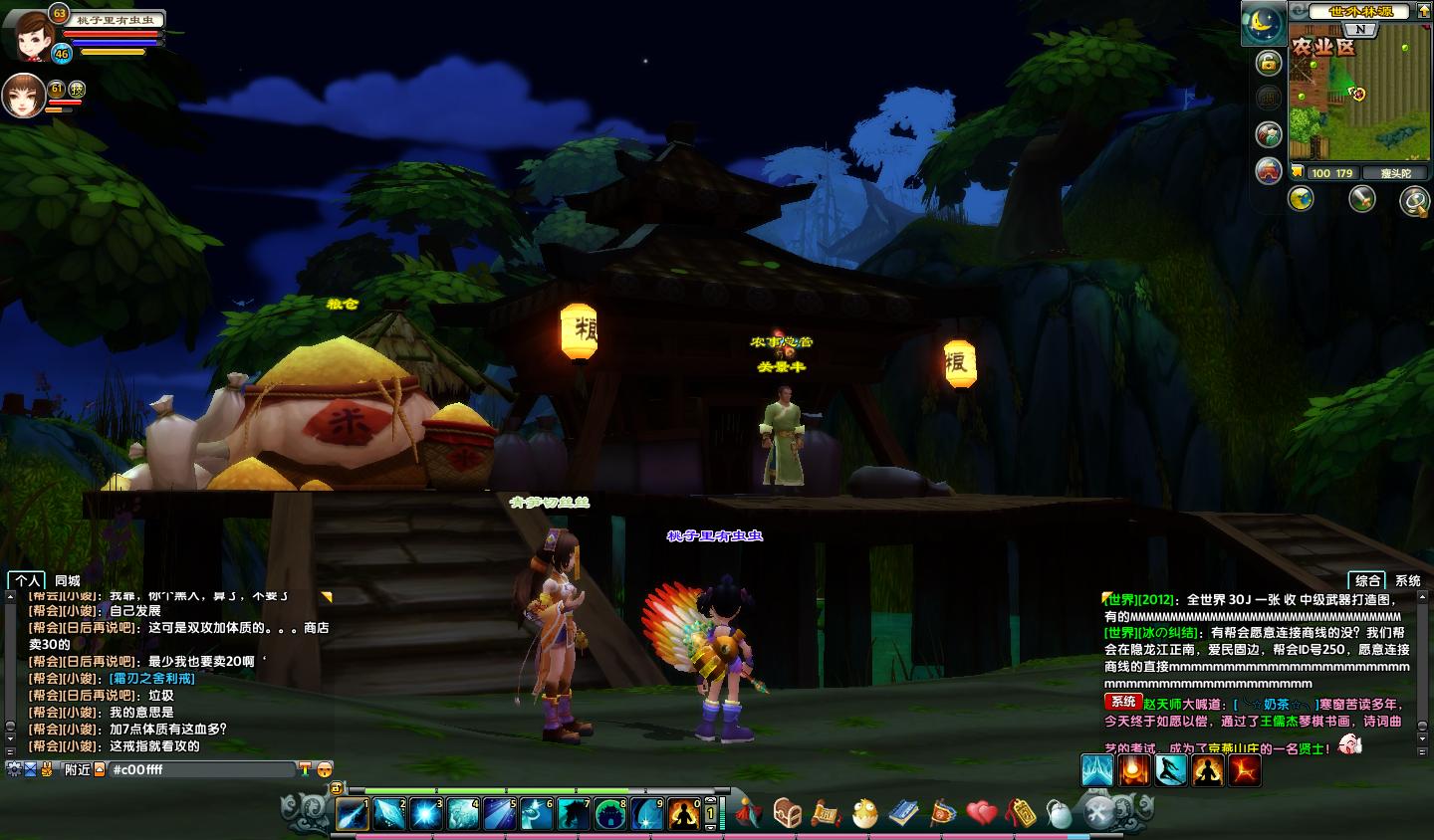
Task: Open the world globe map button
Action: pos(1301,199)
